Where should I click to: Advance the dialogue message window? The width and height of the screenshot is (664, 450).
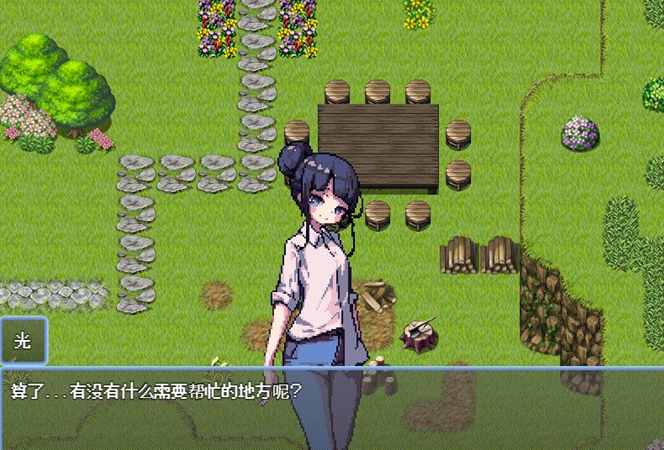tap(331, 408)
